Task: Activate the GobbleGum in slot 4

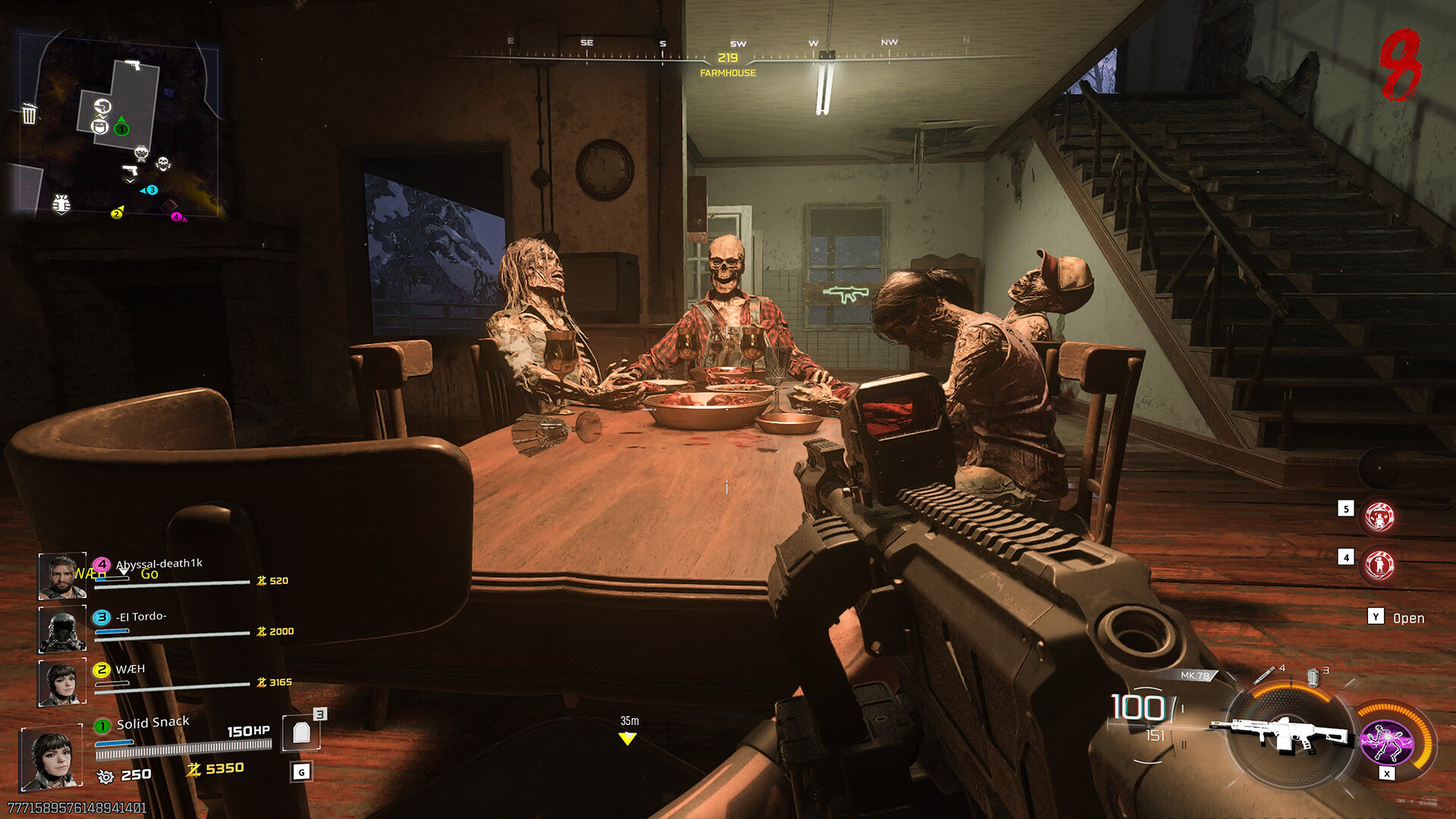Action: point(1379,565)
